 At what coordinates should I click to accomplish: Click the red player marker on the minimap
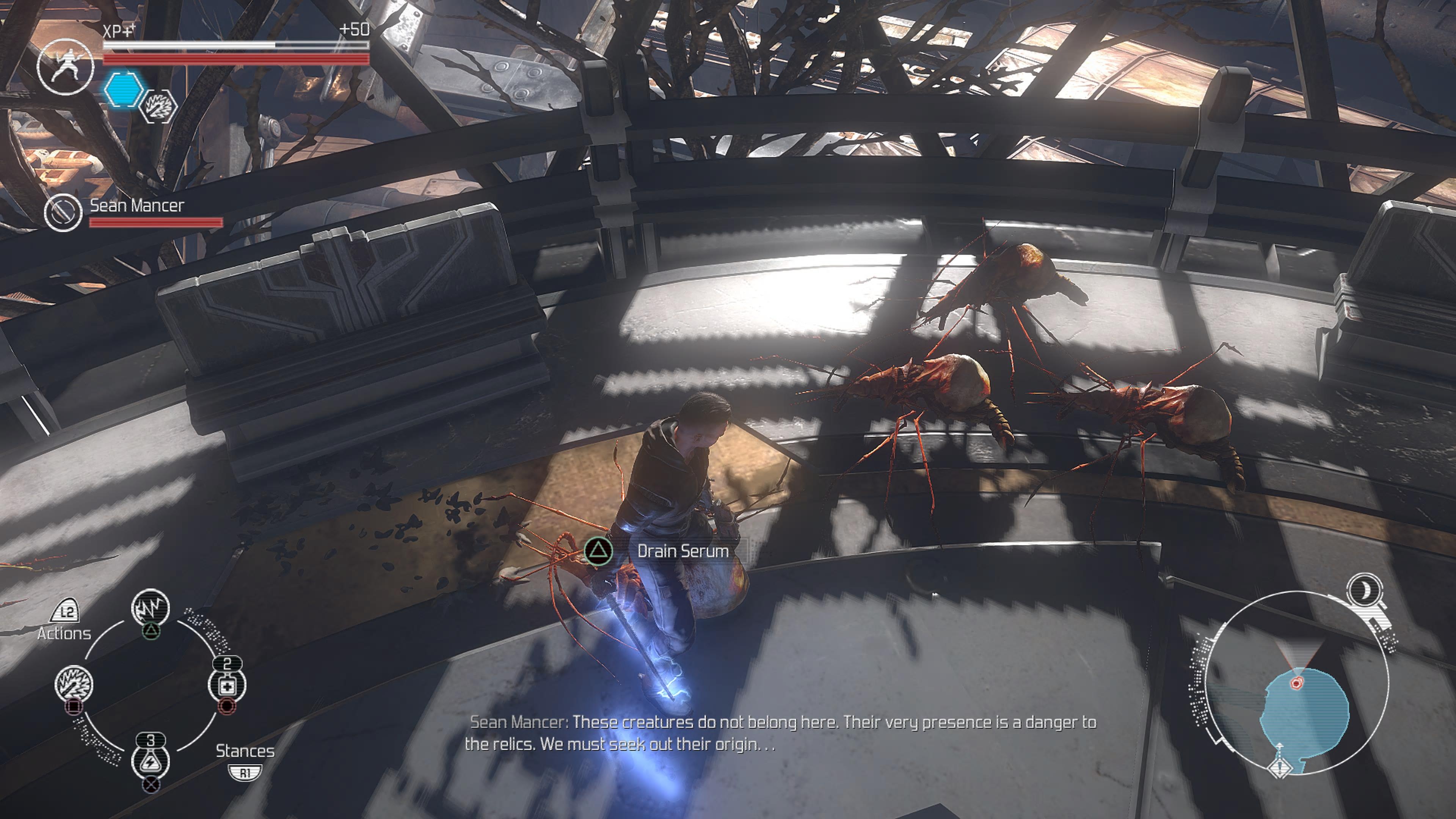[x=1297, y=683]
